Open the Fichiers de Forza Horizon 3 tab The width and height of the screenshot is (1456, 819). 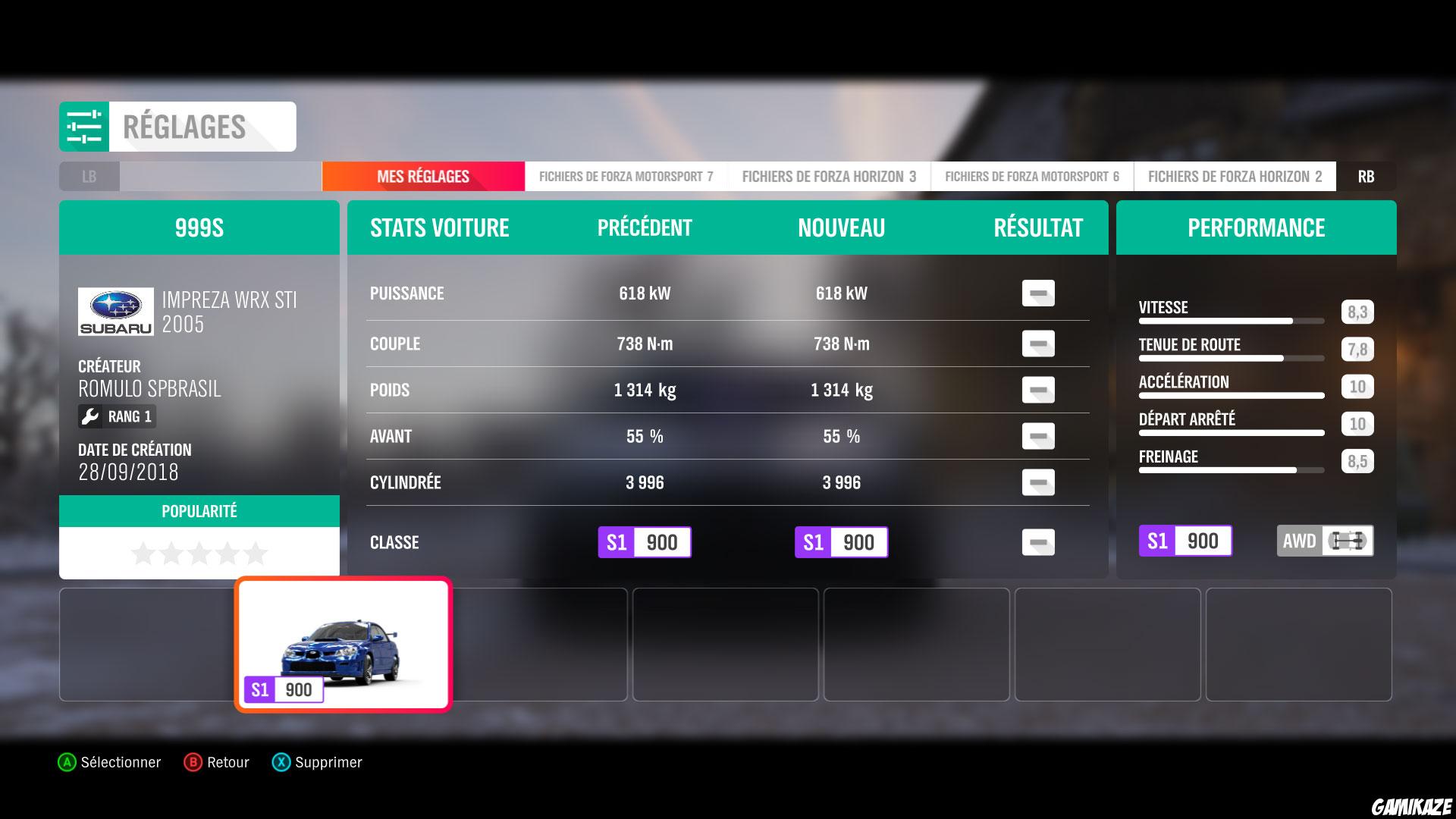(830, 175)
